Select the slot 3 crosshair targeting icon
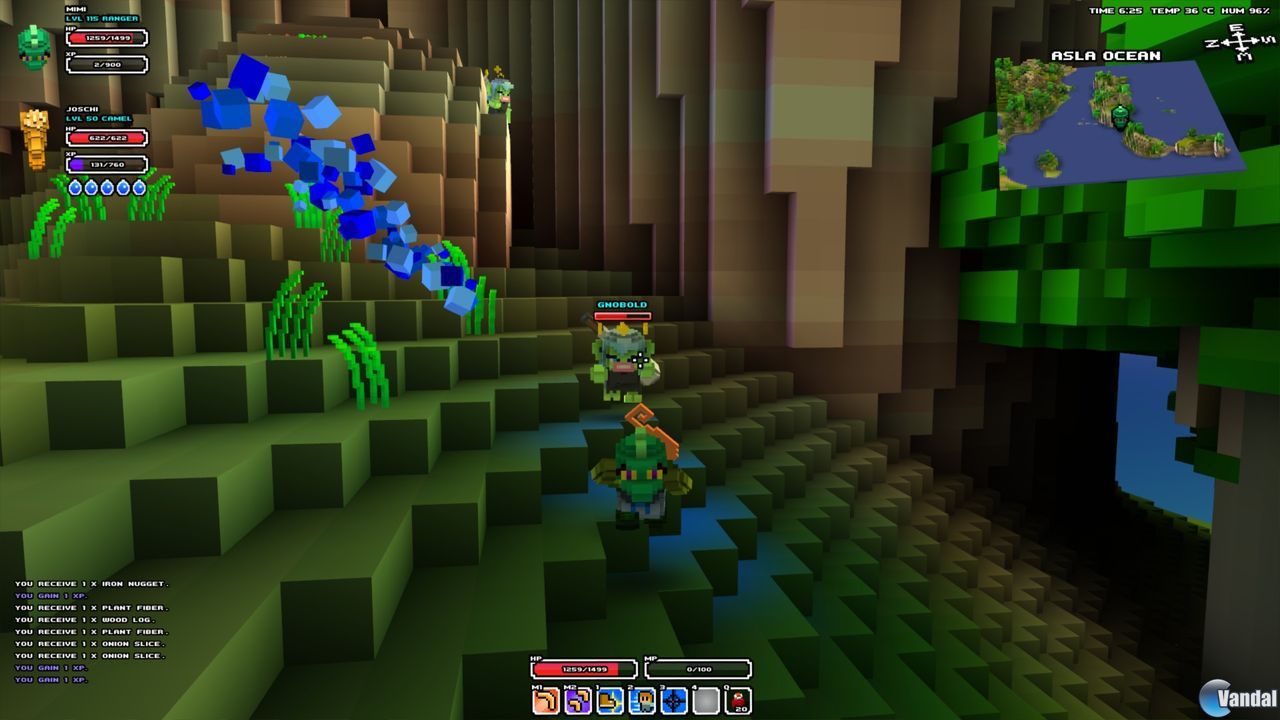This screenshot has width=1280, height=720. [x=672, y=699]
